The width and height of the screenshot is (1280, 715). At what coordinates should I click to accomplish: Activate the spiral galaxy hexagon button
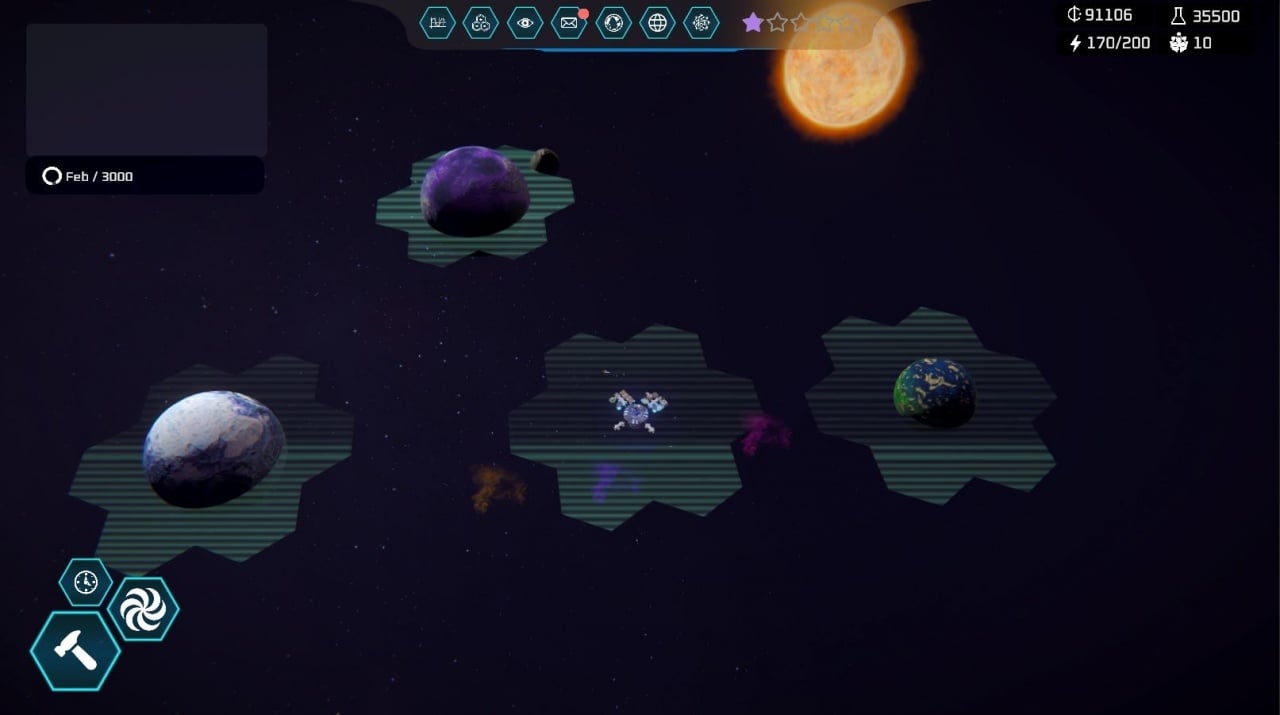143,609
